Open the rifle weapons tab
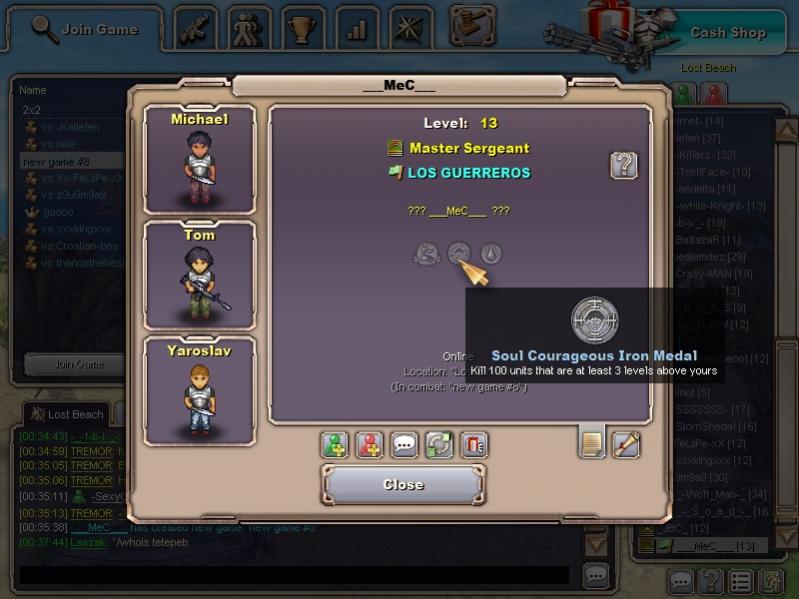The image size is (799, 599). [196, 29]
